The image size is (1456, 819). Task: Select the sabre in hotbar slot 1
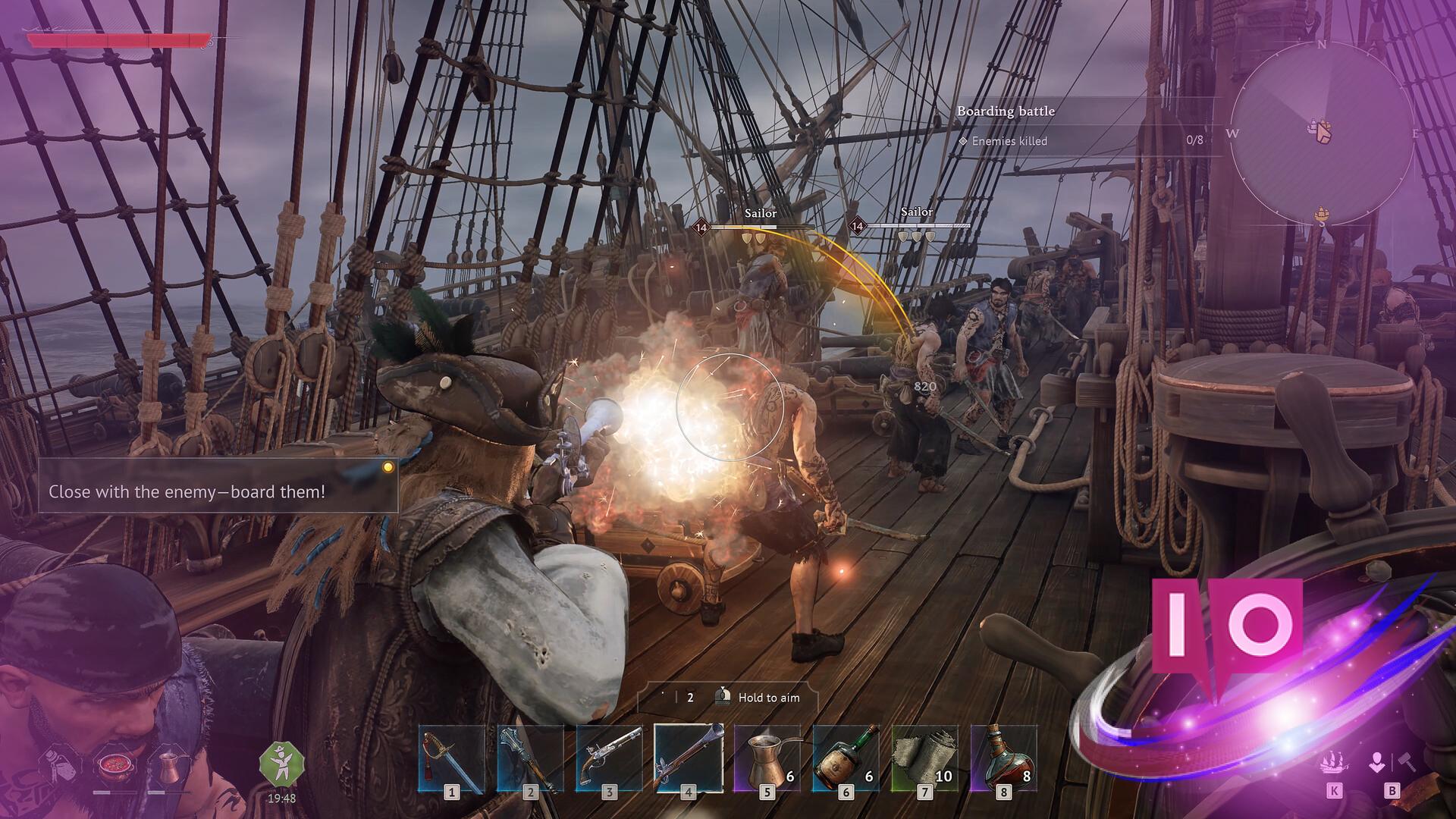click(x=452, y=760)
